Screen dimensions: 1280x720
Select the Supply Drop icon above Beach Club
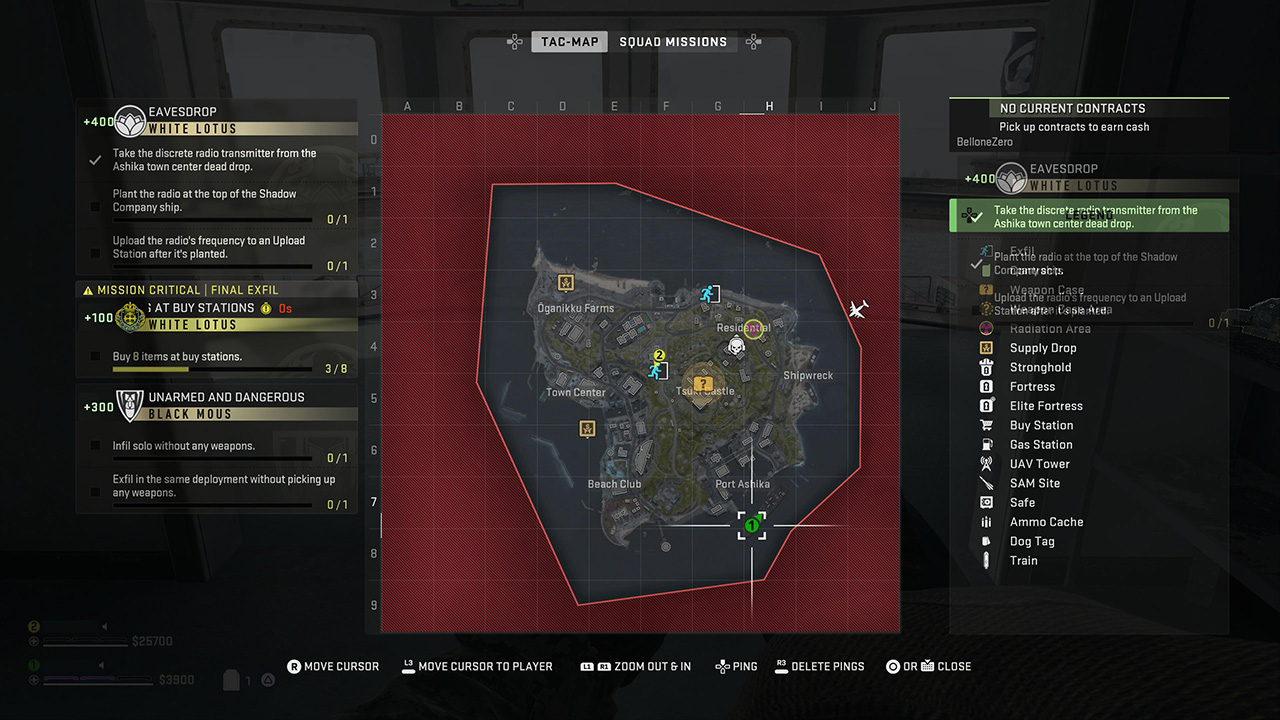pyautogui.click(x=587, y=430)
